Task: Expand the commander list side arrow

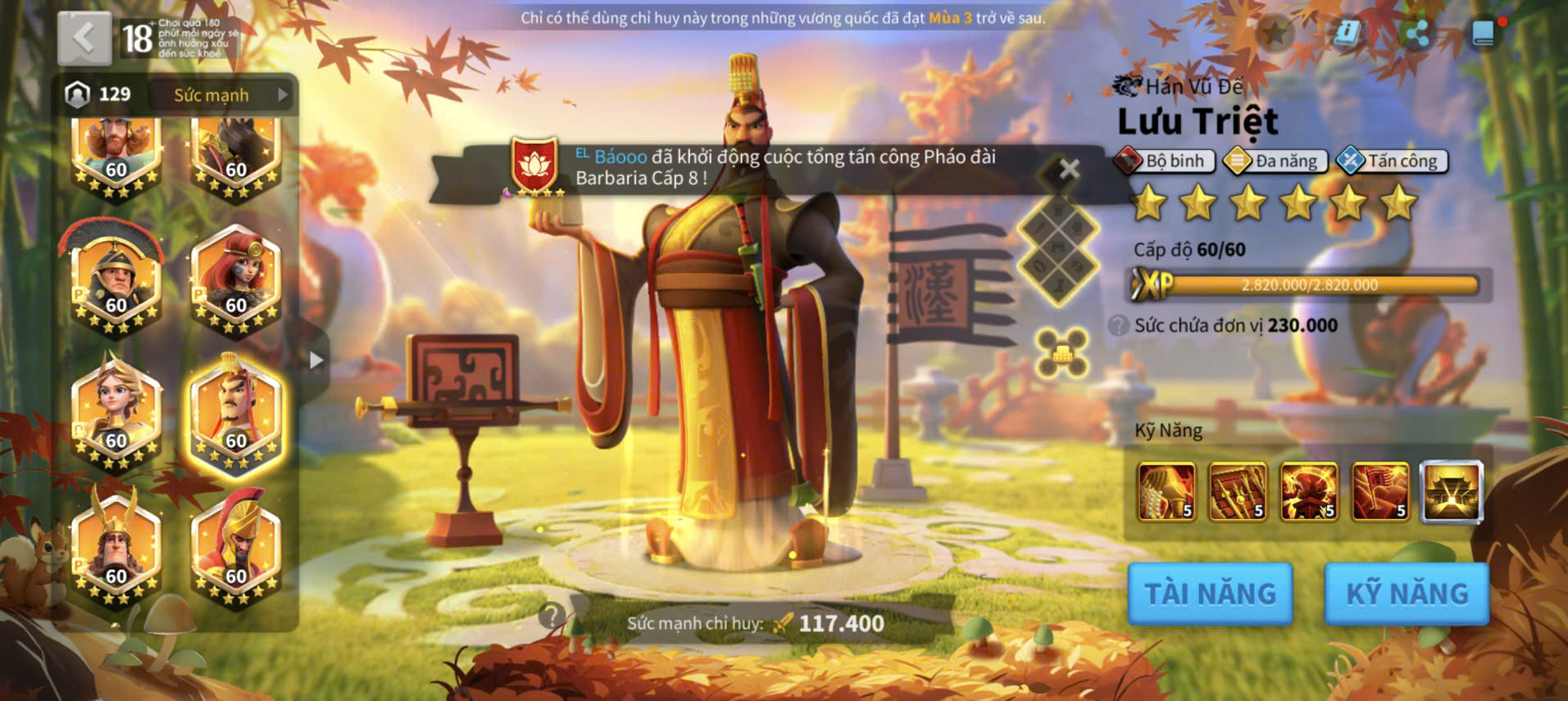Action: (x=316, y=361)
